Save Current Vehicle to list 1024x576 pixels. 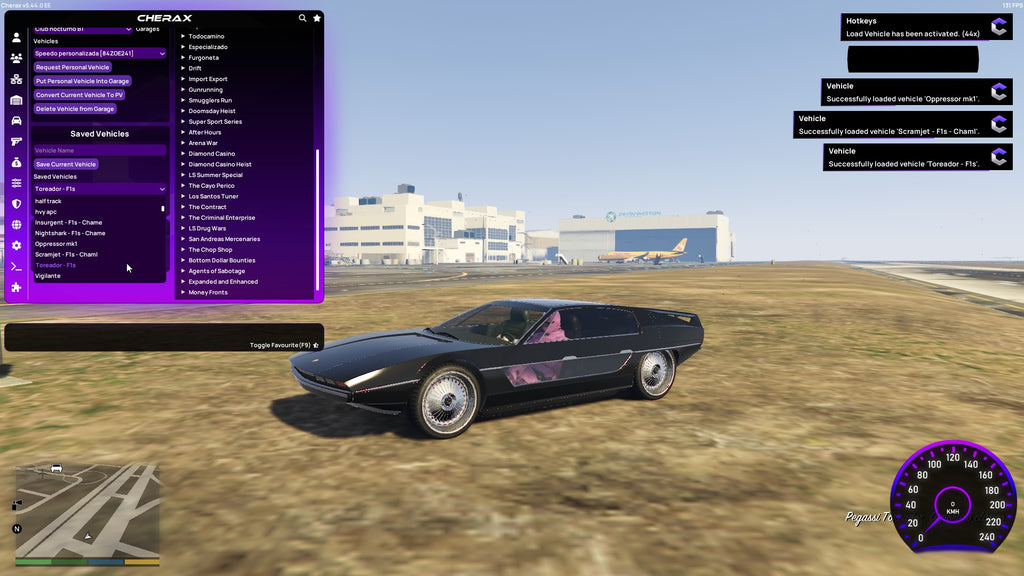click(x=66, y=164)
